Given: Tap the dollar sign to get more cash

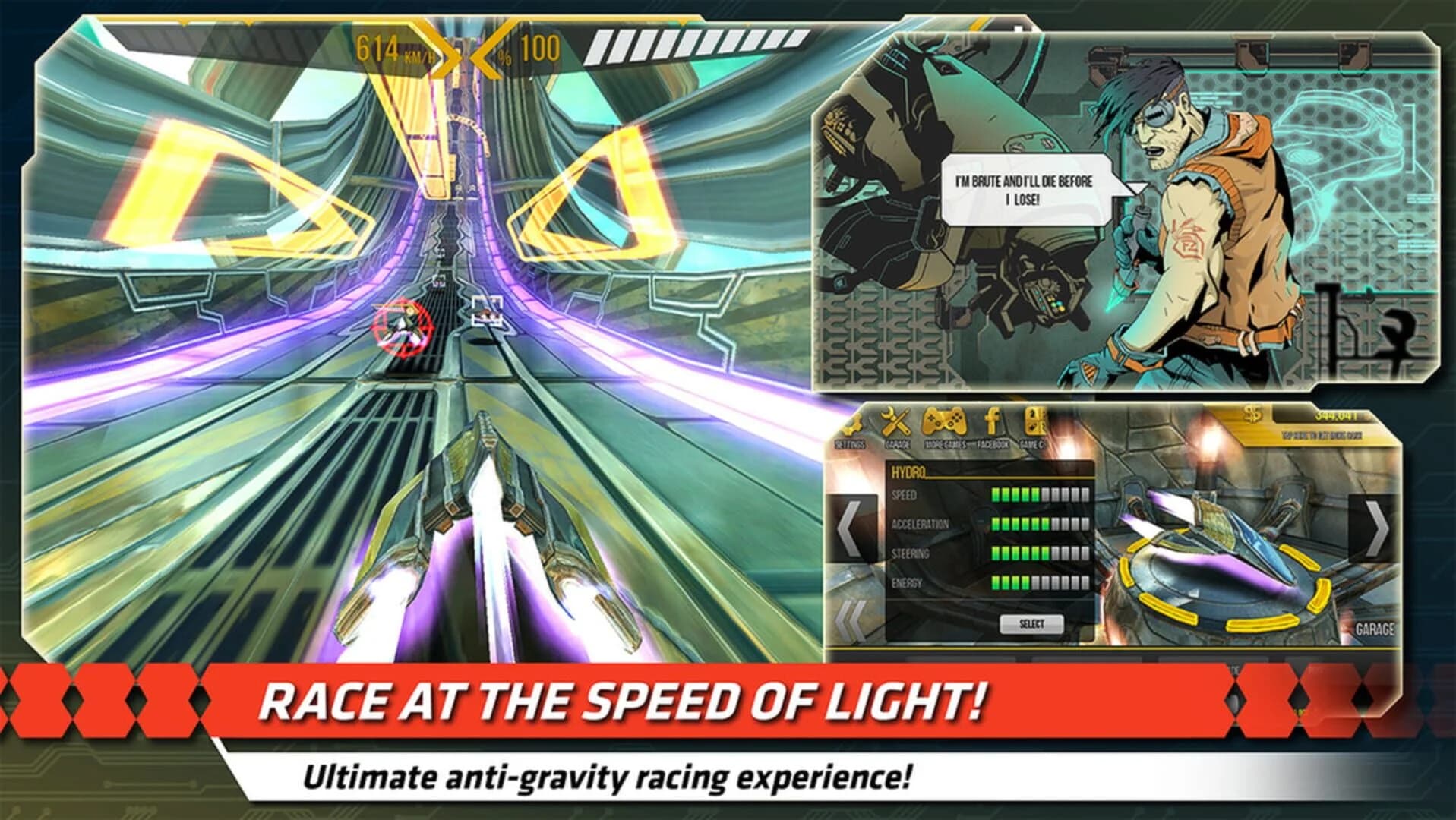Looking at the screenshot, I should click(x=1253, y=416).
